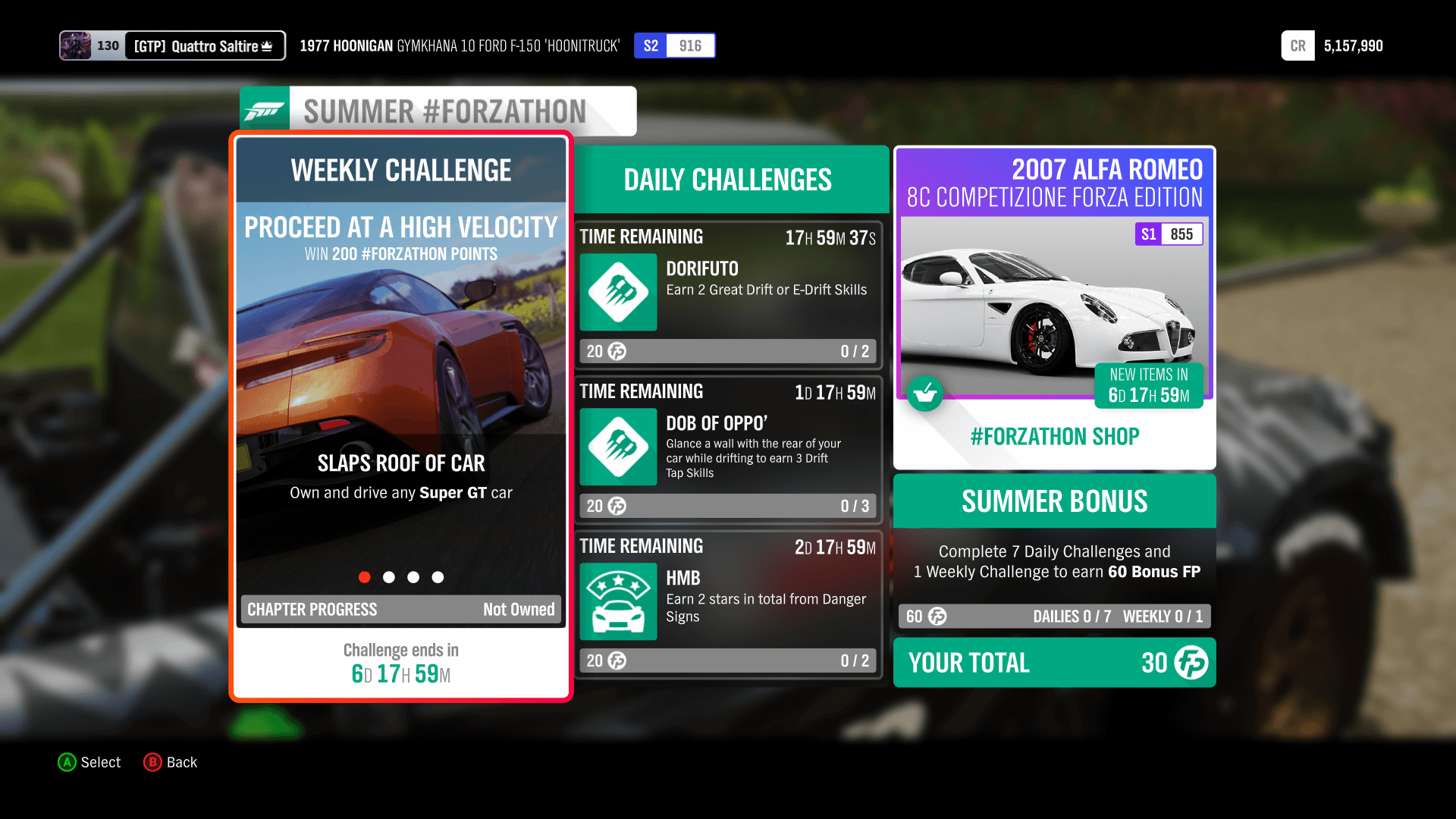Click the Alfa Romeo 8C car thumbnail
This screenshot has height=819, width=1456.
tap(1054, 311)
